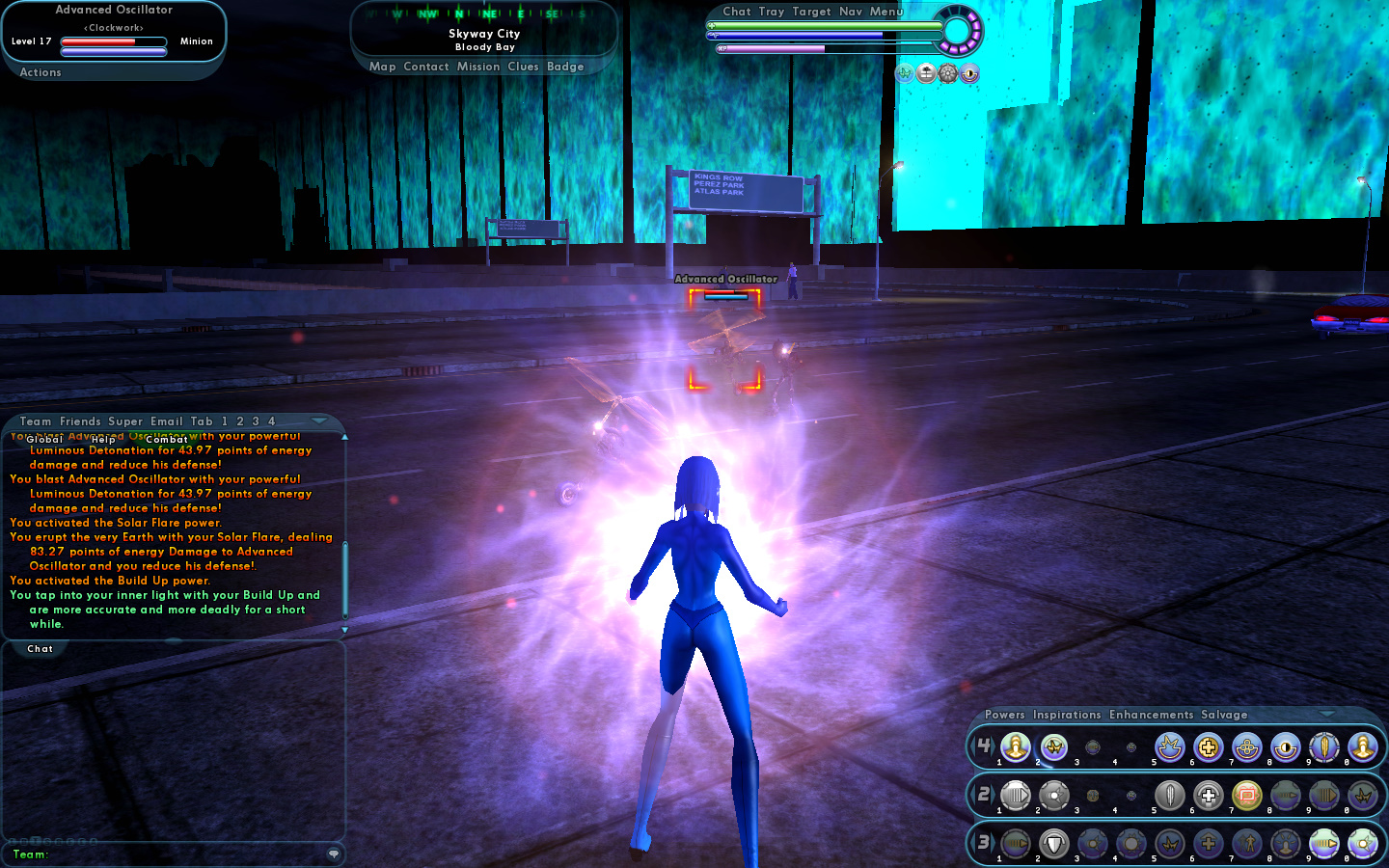The width and height of the screenshot is (1389, 868).
Task: Open the main Menu
Action: coord(886,12)
